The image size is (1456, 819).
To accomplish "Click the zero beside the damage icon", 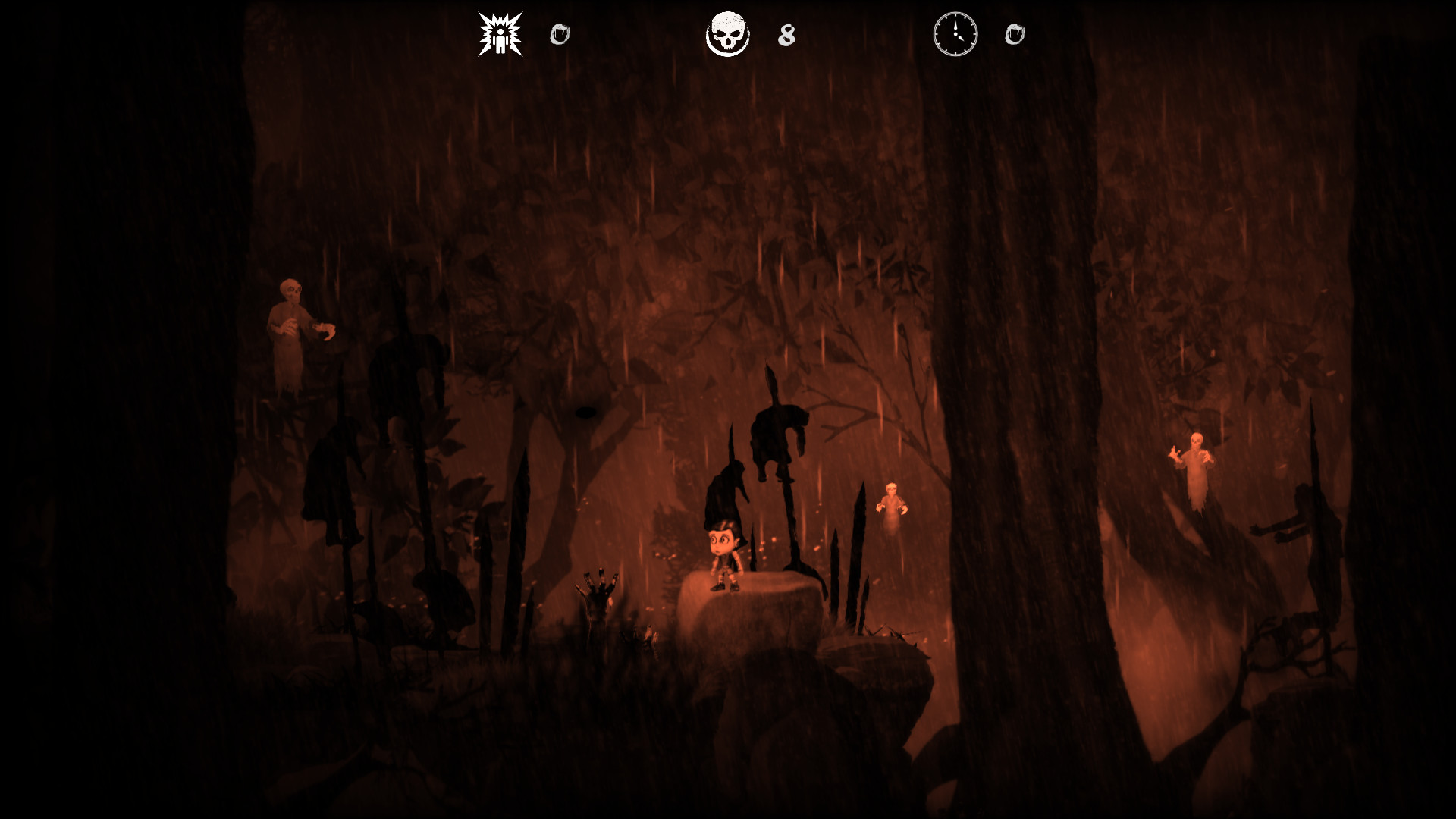I will (x=560, y=33).
